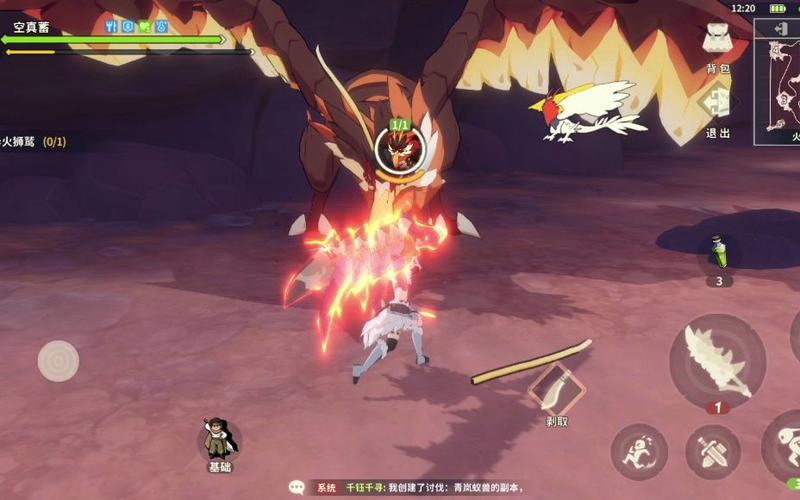This screenshot has height=500, width=800.
Task: Use the green potion item
Action: (718, 254)
